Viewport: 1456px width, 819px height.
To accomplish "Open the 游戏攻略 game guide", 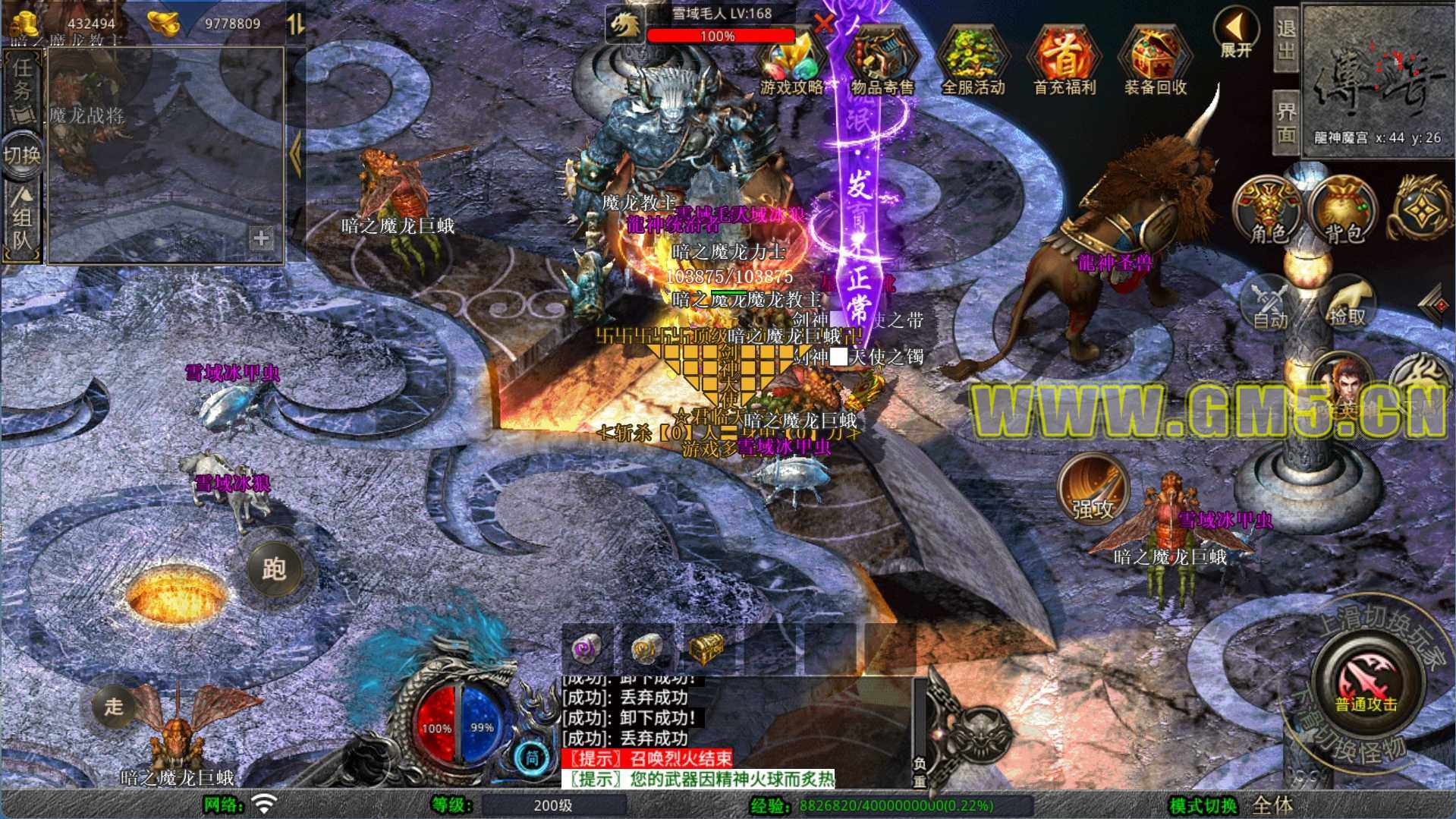I will point(791,64).
